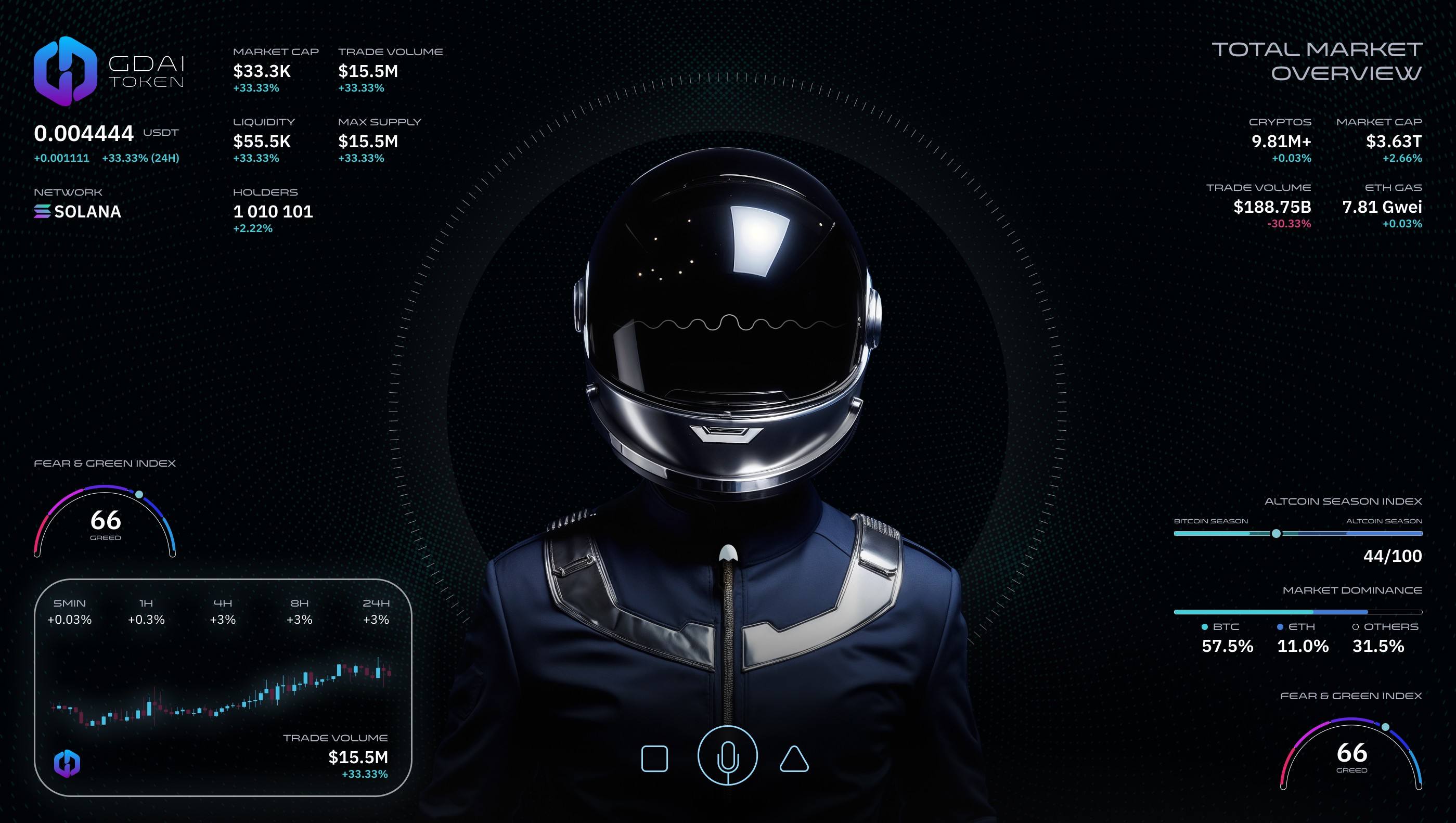The image size is (1456, 823).
Task: Click the square stop button
Action: click(654, 758)
